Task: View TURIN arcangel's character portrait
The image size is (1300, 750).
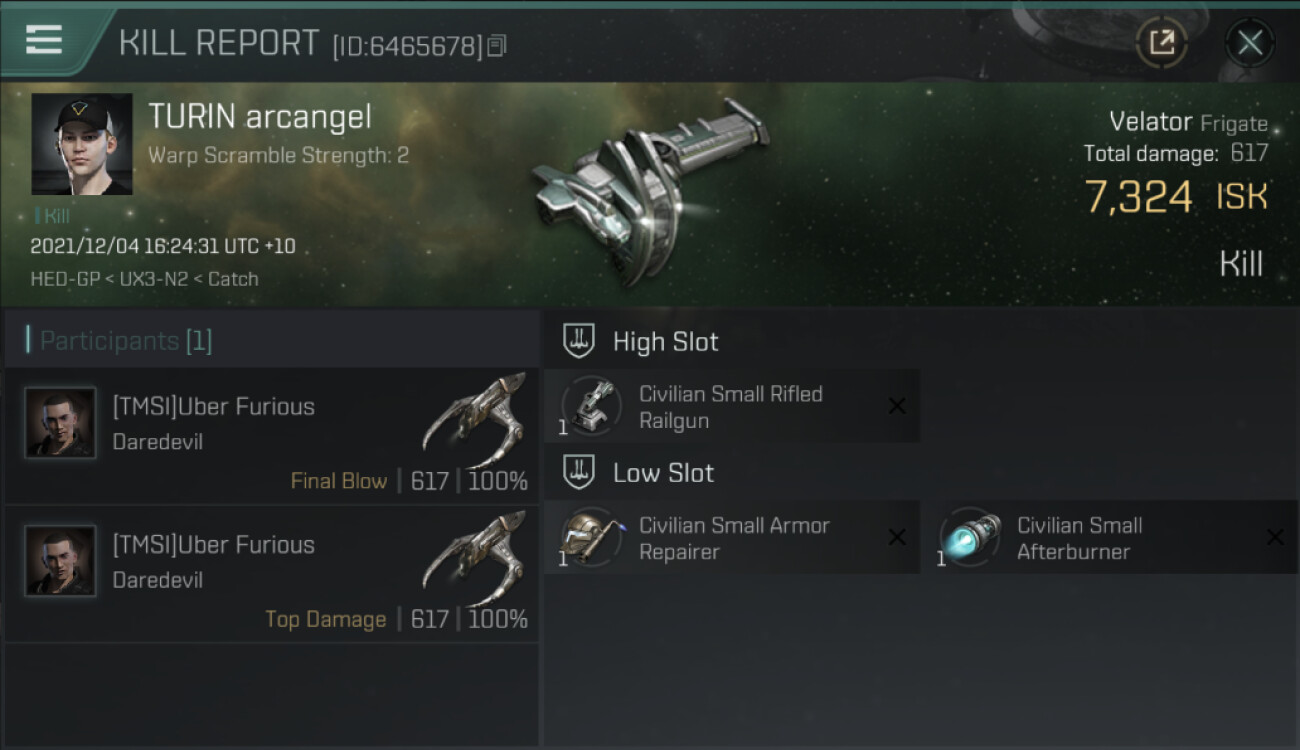Action: pyautogui.click(x=82, y=144)
